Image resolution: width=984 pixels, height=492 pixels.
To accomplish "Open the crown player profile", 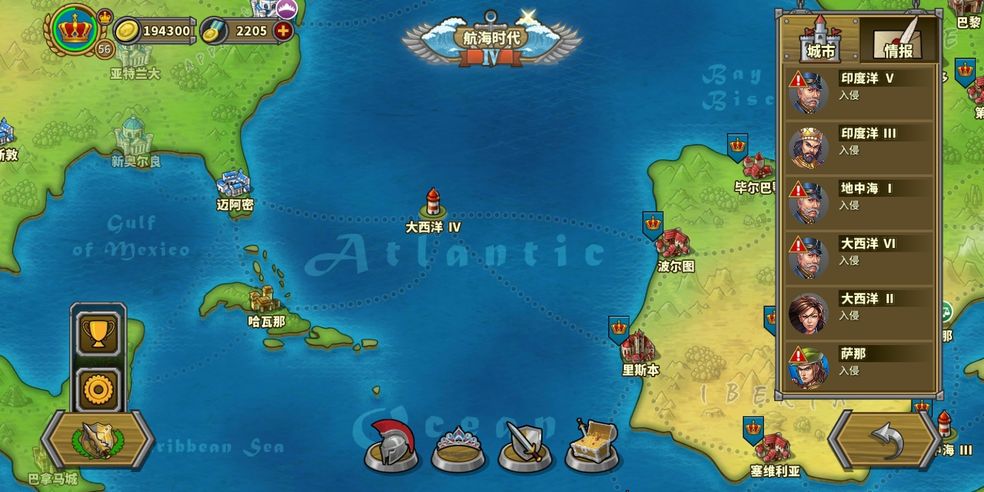I will tap(72, 29).
